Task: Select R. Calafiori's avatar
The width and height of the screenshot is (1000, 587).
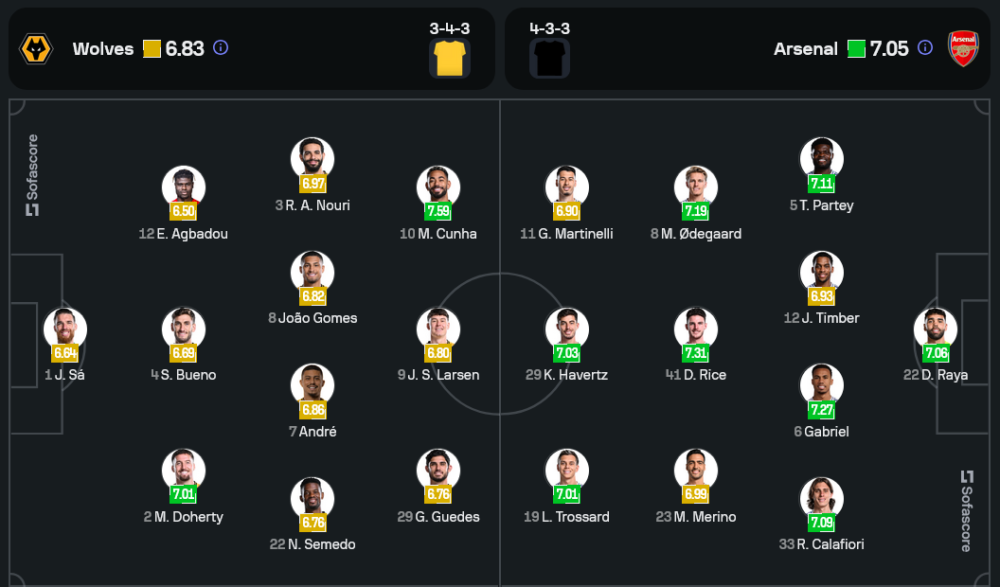Action: click(821, 499)
